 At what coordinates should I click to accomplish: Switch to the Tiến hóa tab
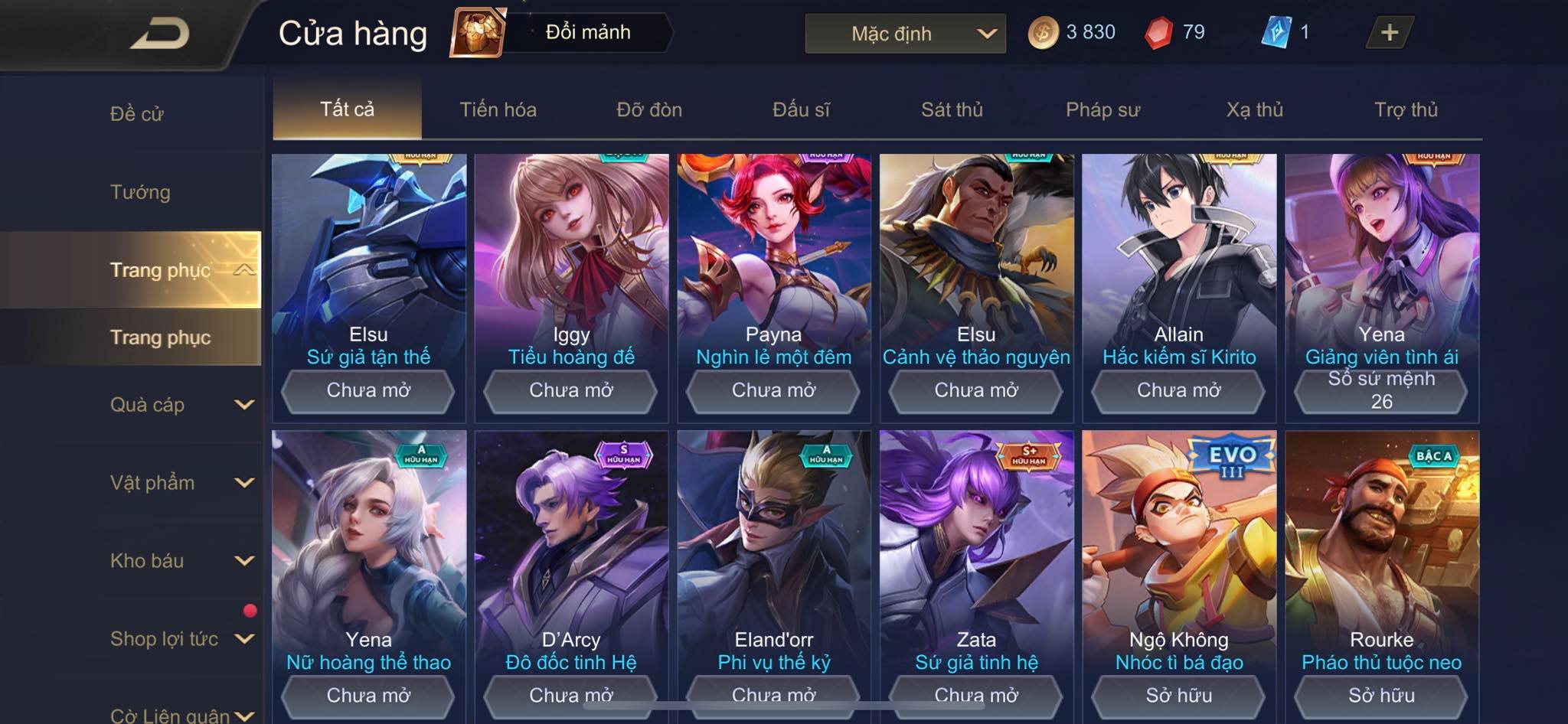pos(498,109)
